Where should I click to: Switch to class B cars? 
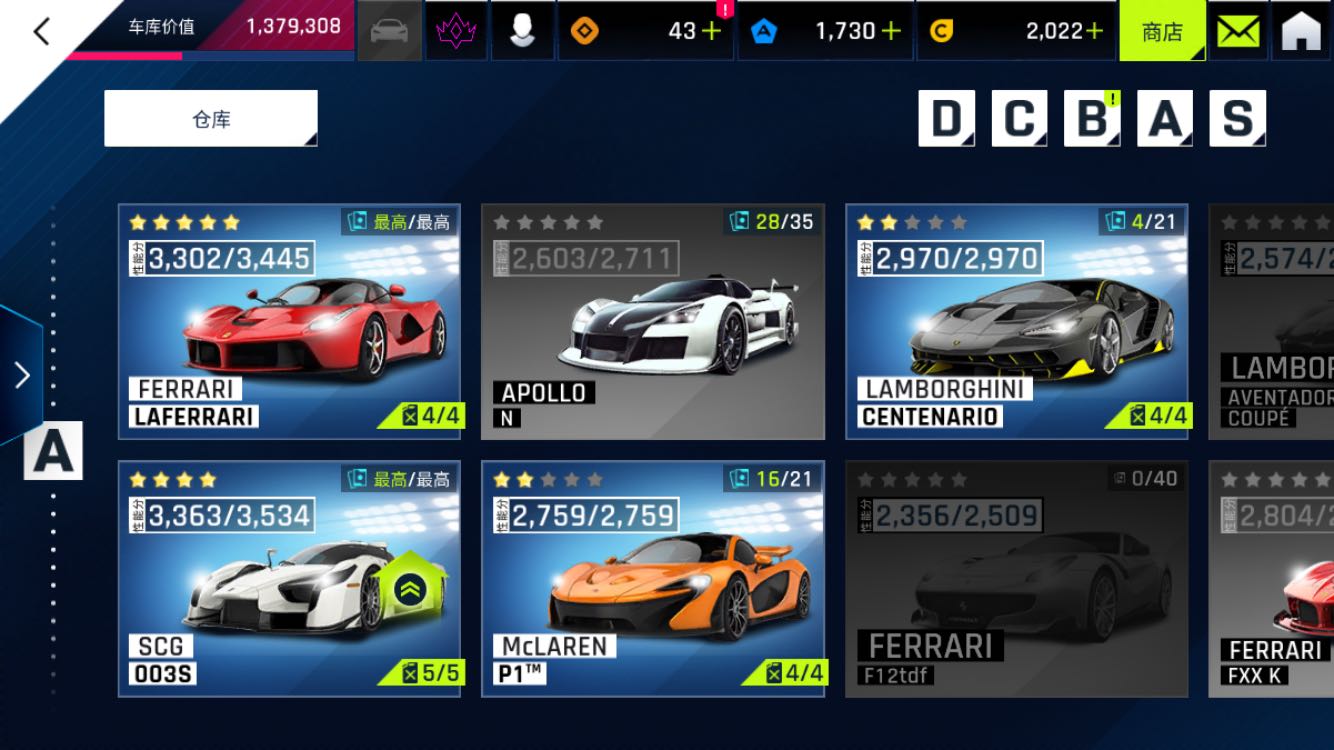(1092, 119)
